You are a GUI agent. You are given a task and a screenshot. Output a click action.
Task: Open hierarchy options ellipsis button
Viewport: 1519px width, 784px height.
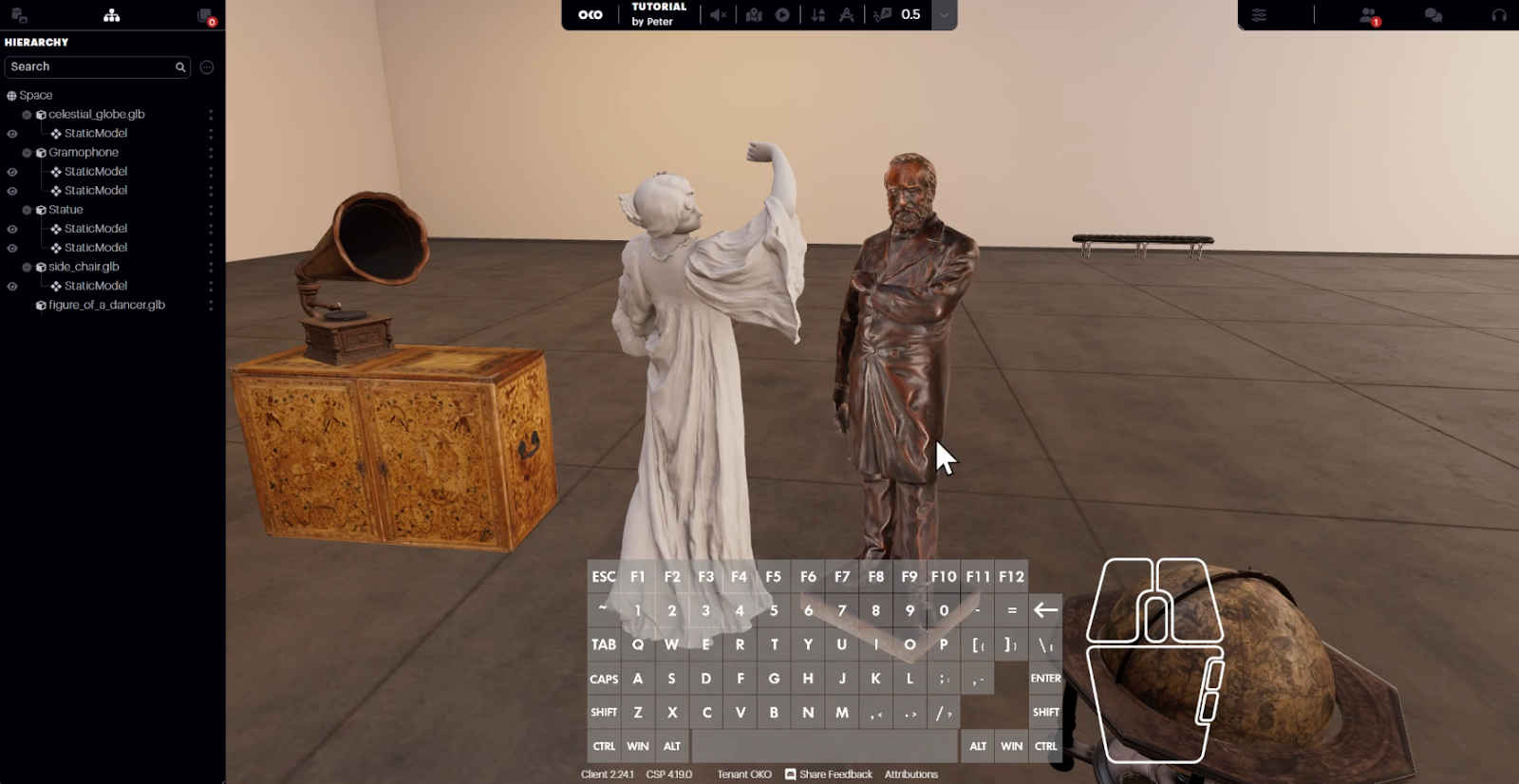pos(207,67)
